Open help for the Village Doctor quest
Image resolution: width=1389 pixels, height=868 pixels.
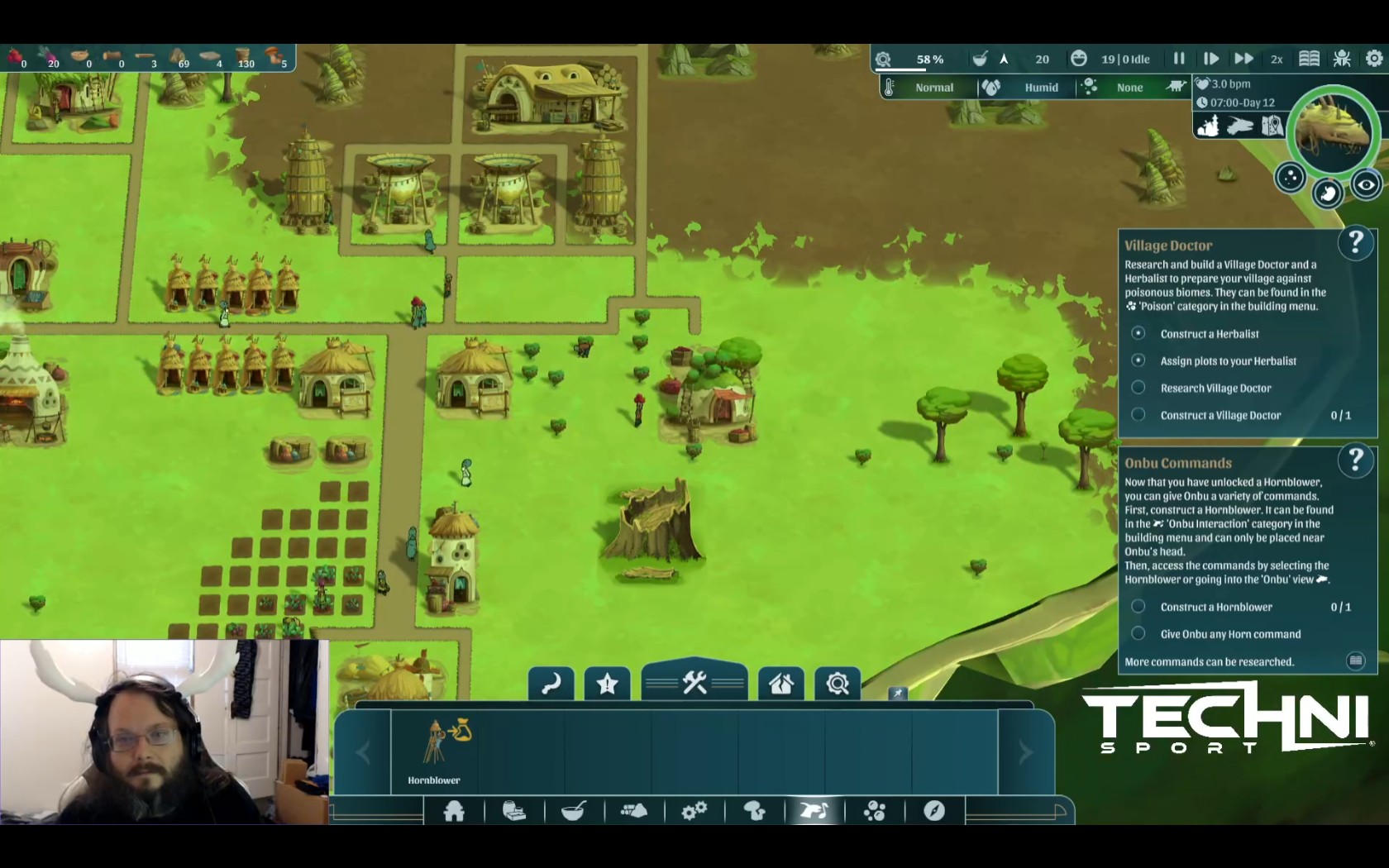(1355, 244)
